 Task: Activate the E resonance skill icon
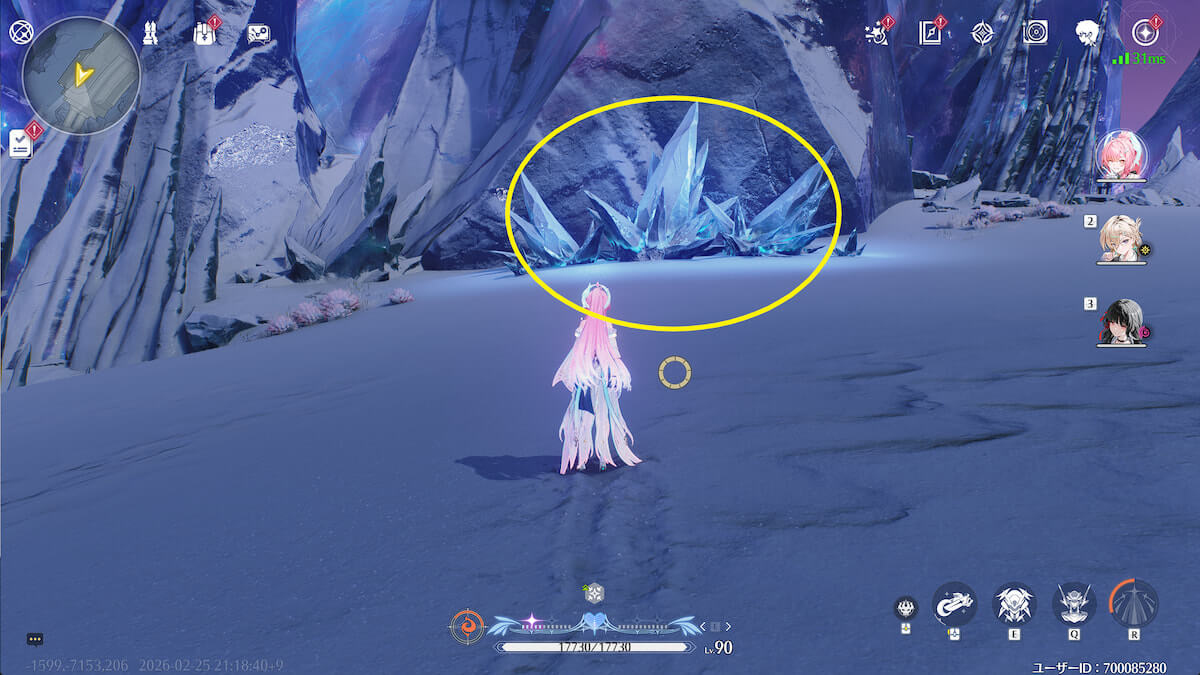click(x=1013, y=604)
